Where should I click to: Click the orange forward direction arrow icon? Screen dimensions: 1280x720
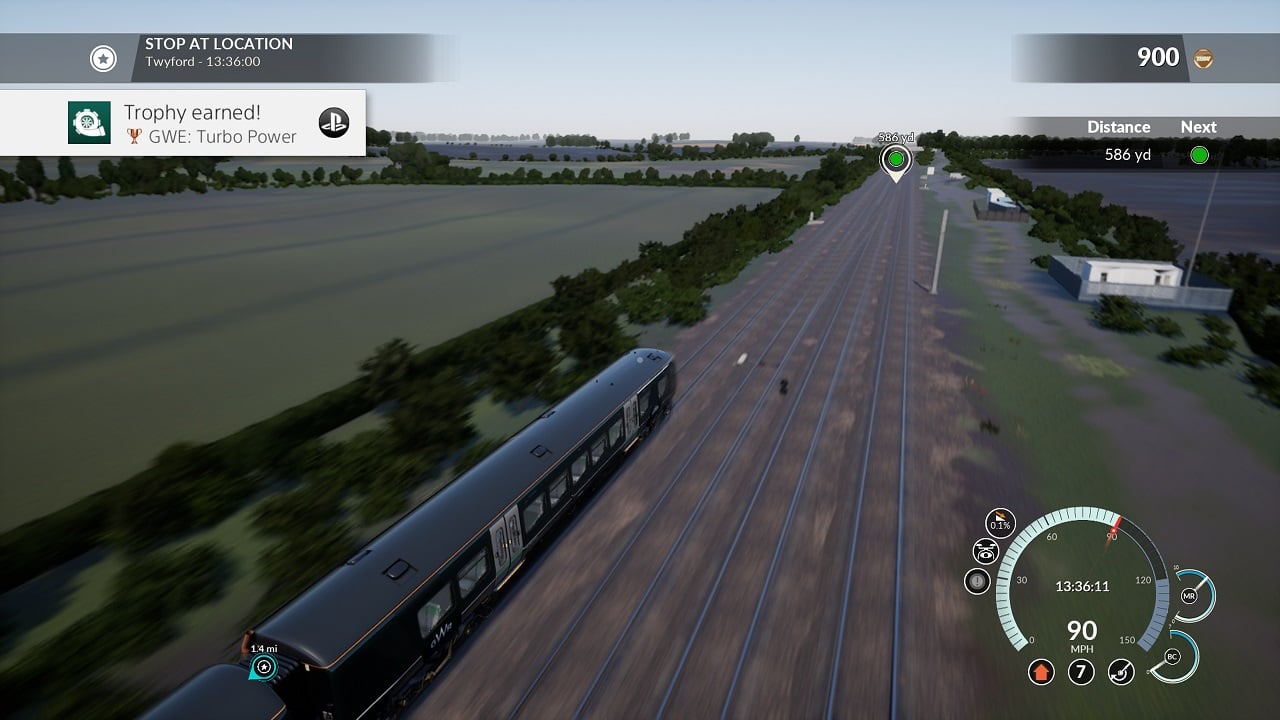tap(1041, 671)
